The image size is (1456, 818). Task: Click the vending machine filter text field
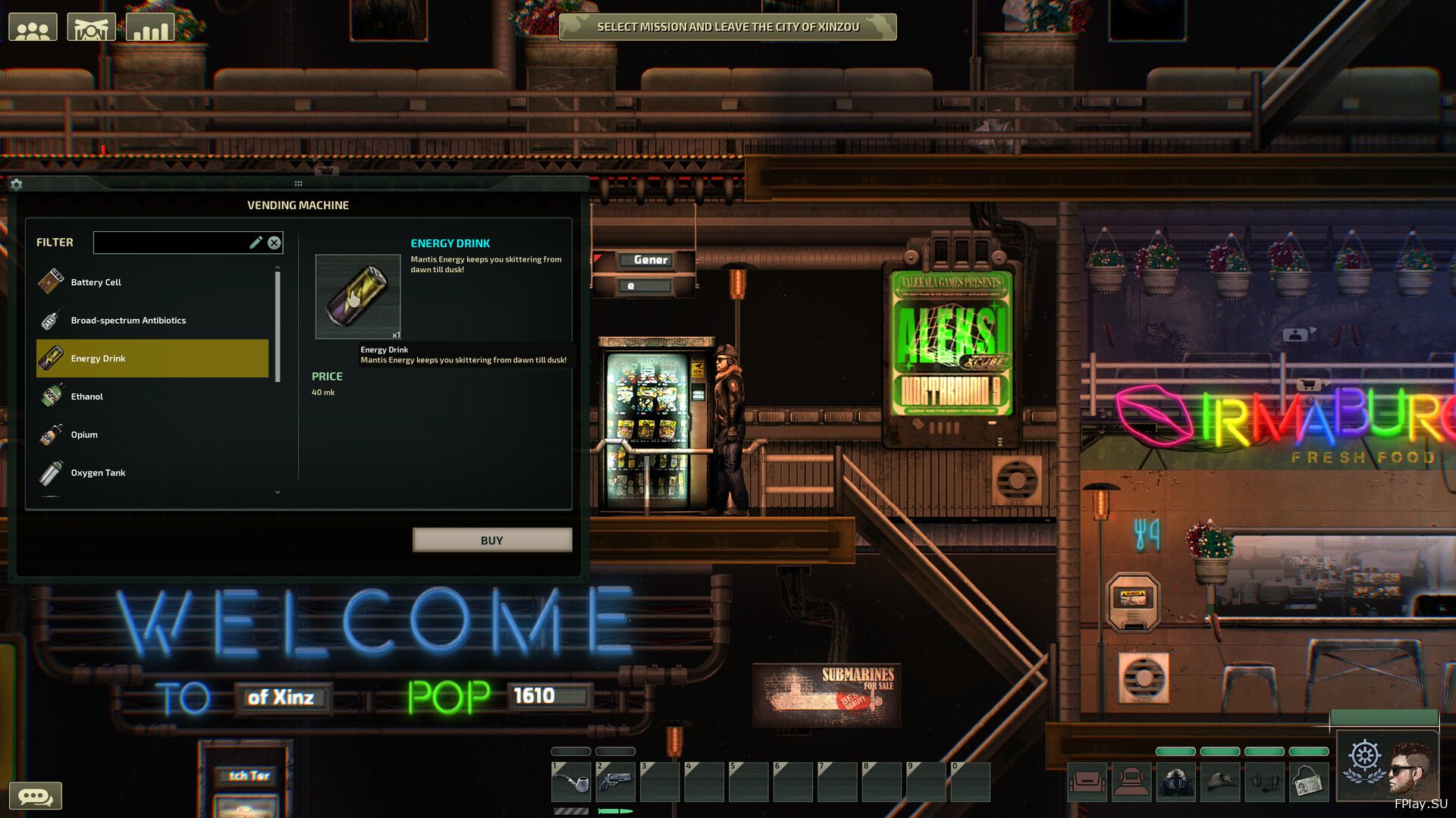coord(171,243)
